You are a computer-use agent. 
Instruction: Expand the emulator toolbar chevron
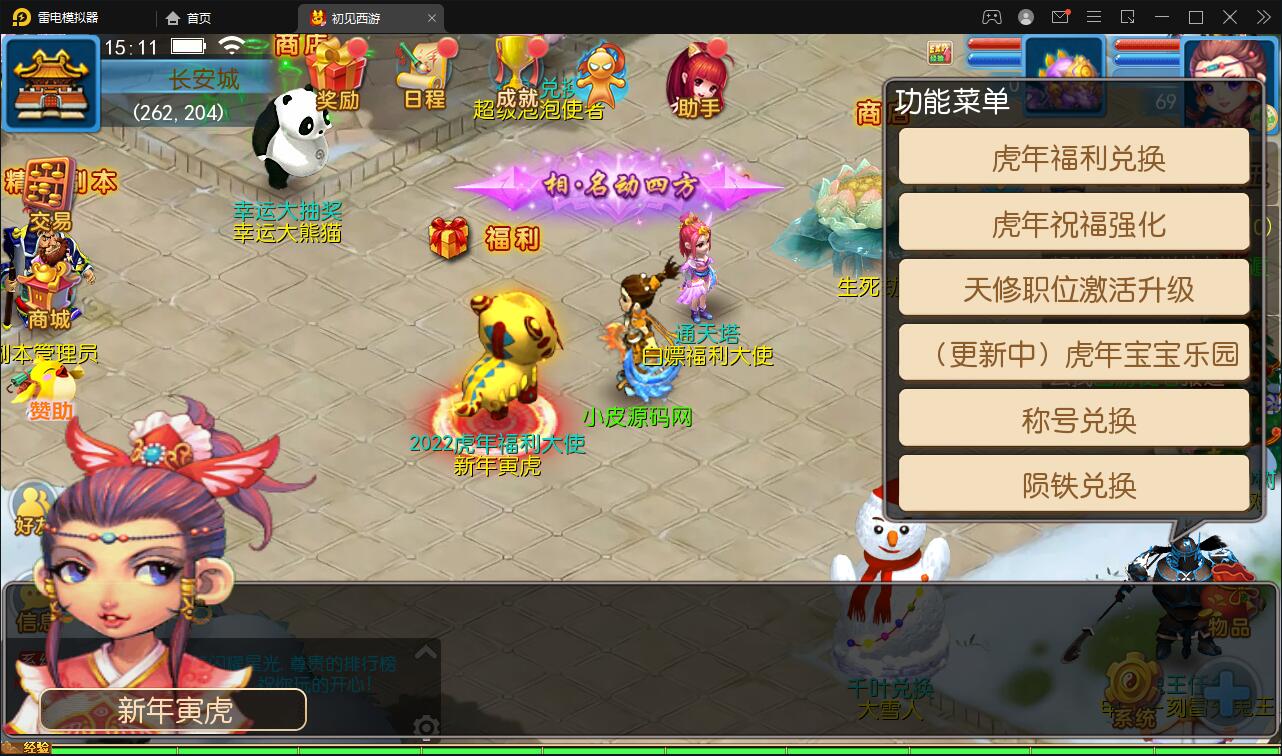point(1263,17)
